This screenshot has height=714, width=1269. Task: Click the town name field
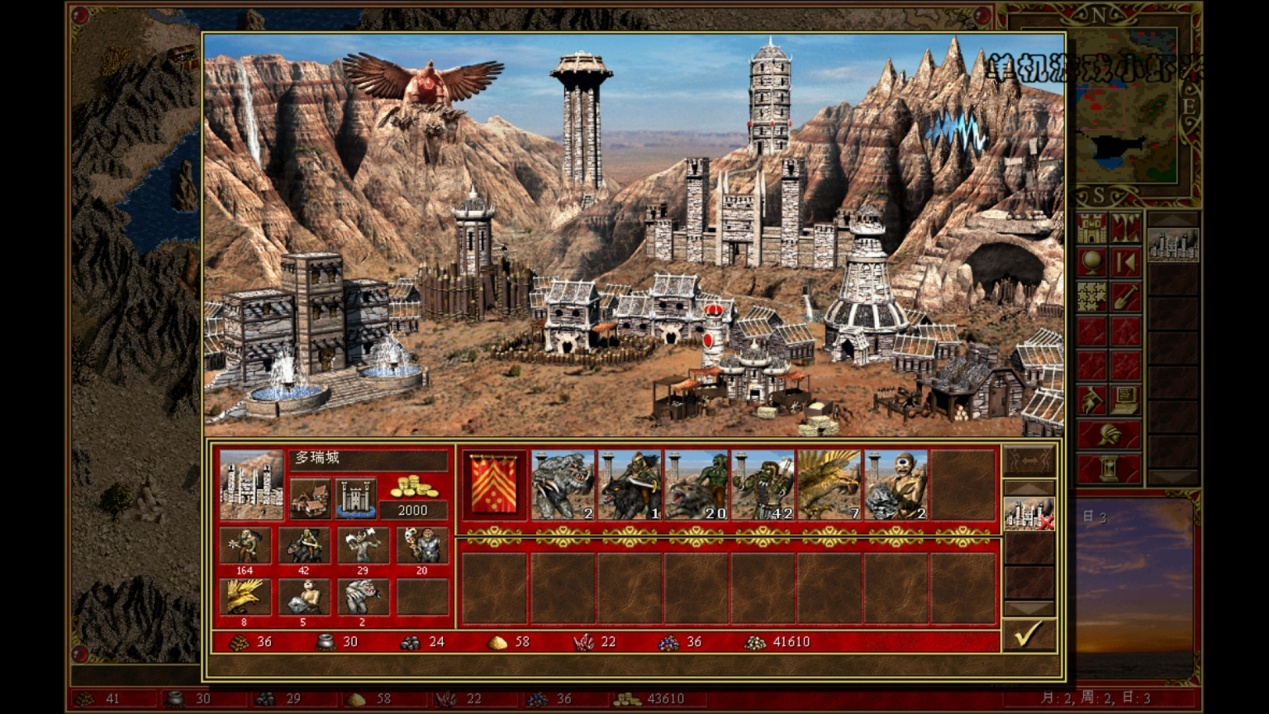367,459
